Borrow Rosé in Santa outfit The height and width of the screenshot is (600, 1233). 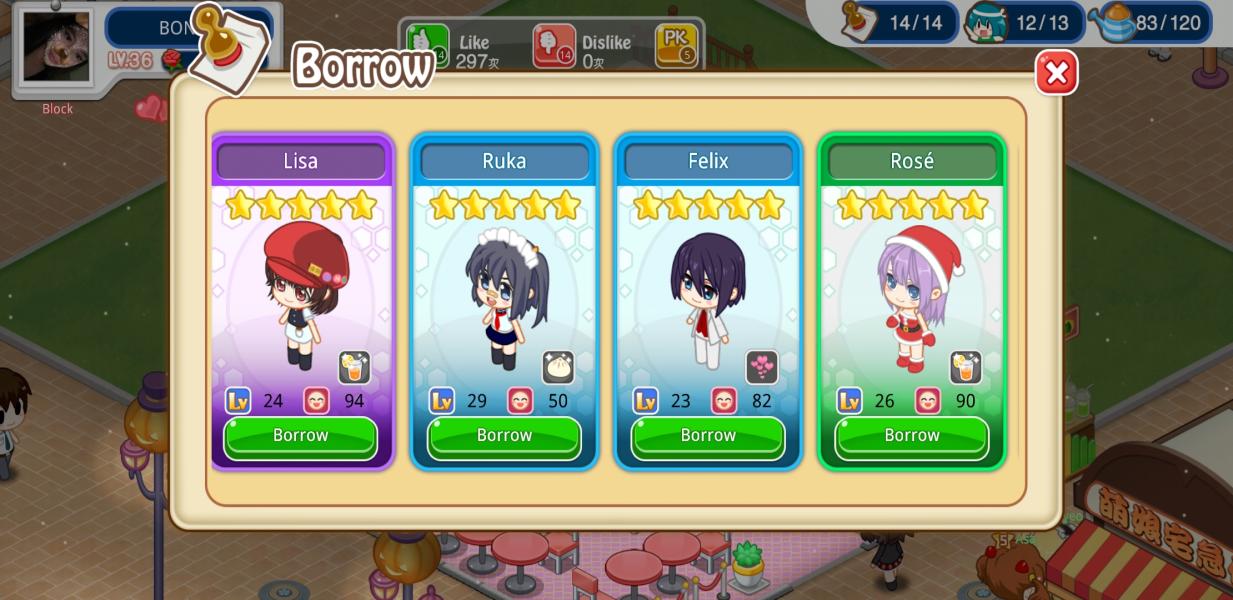[x=912, y=437]
